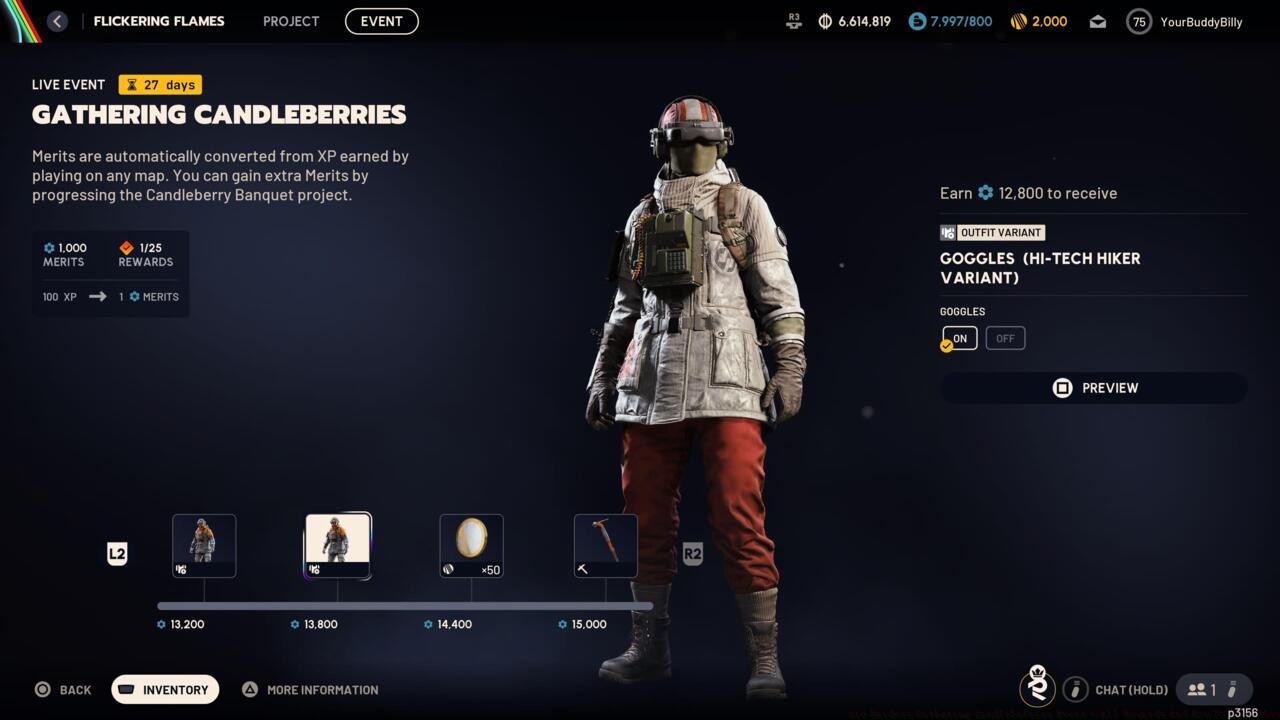Click the crowned emblem icon near chat
1280x720 pixels.
click(x=1037, y=688)
